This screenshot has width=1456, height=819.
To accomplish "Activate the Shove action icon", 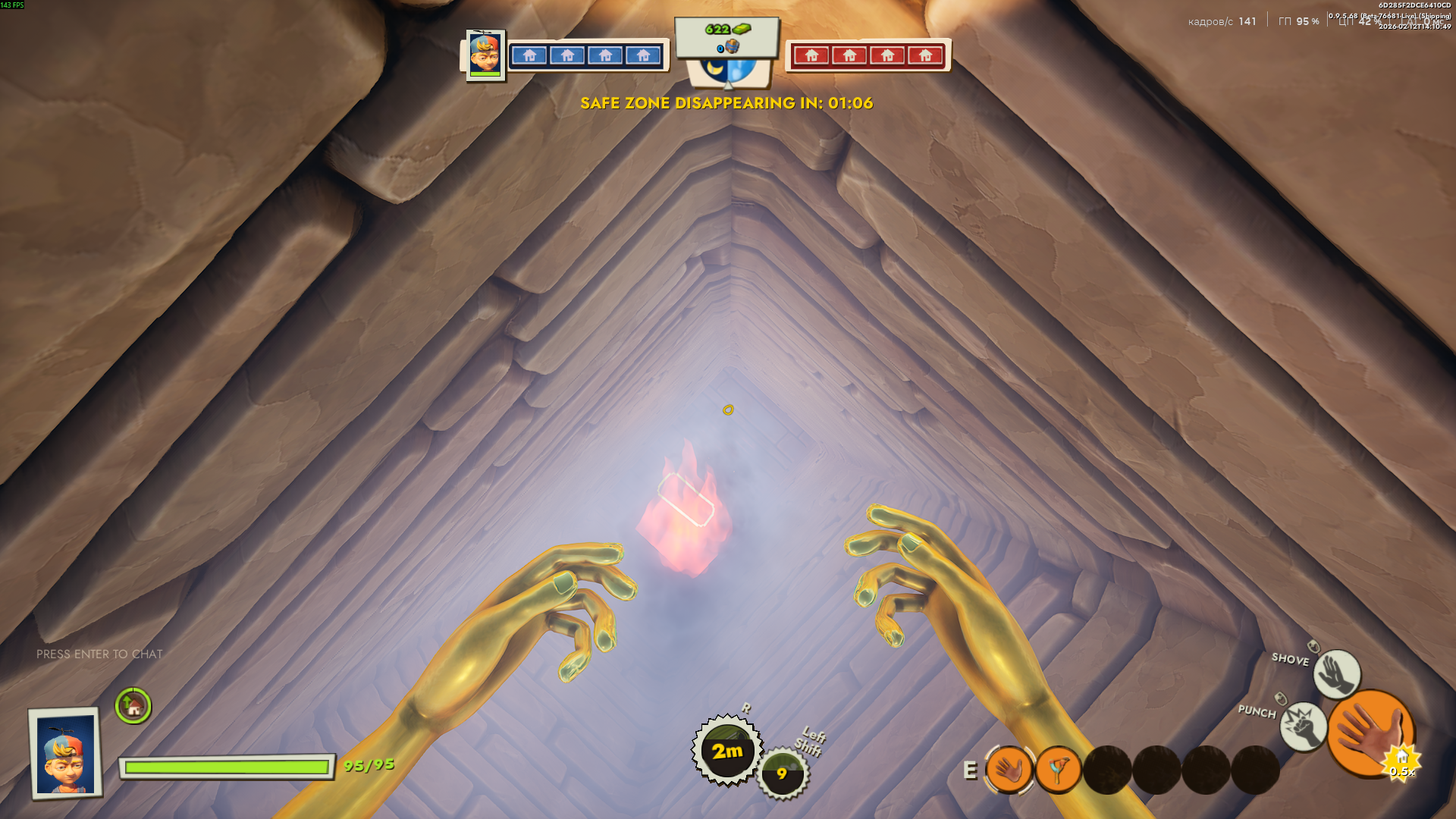I will [1336, 673].
